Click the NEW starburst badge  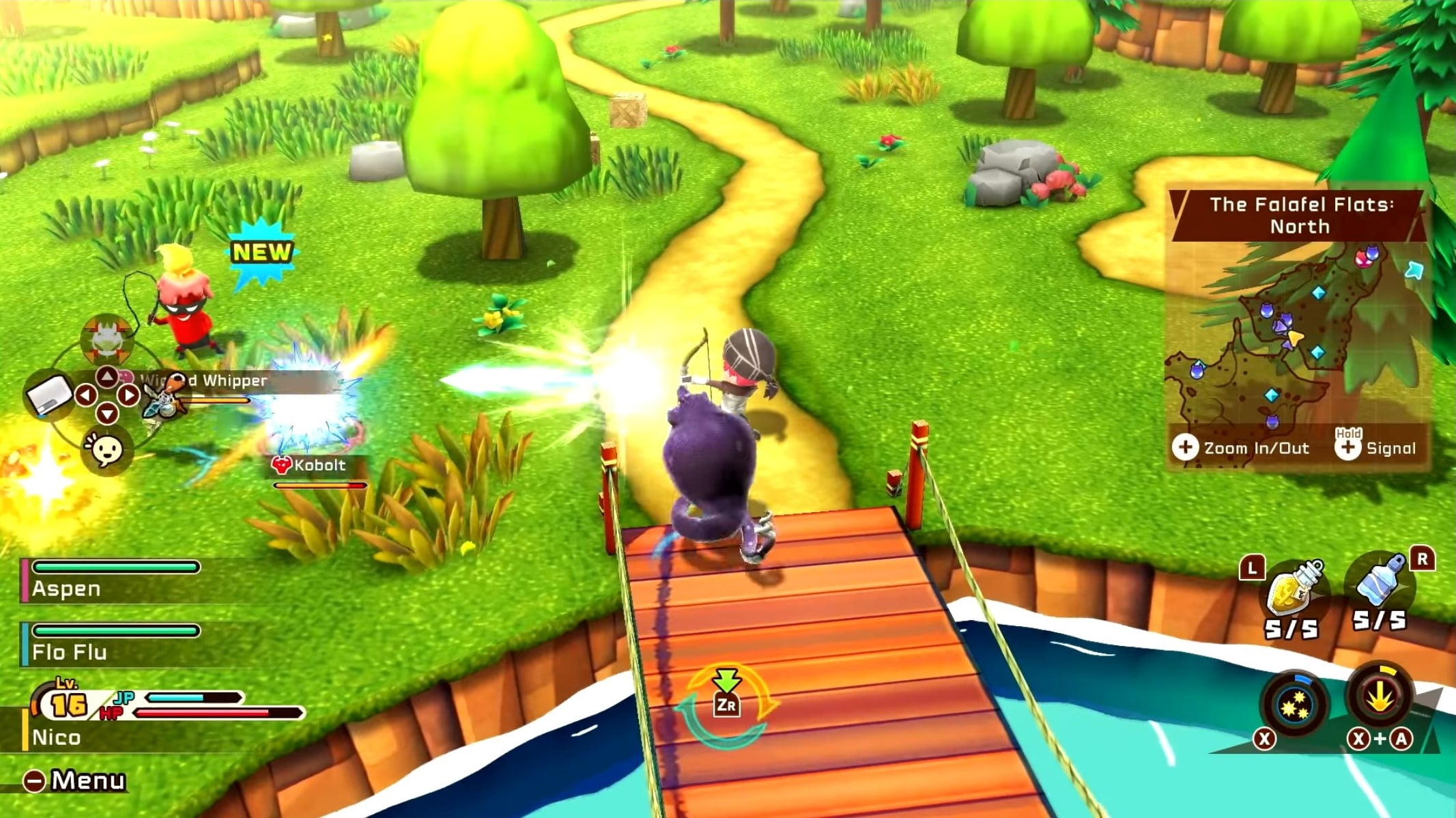point(261,253)
